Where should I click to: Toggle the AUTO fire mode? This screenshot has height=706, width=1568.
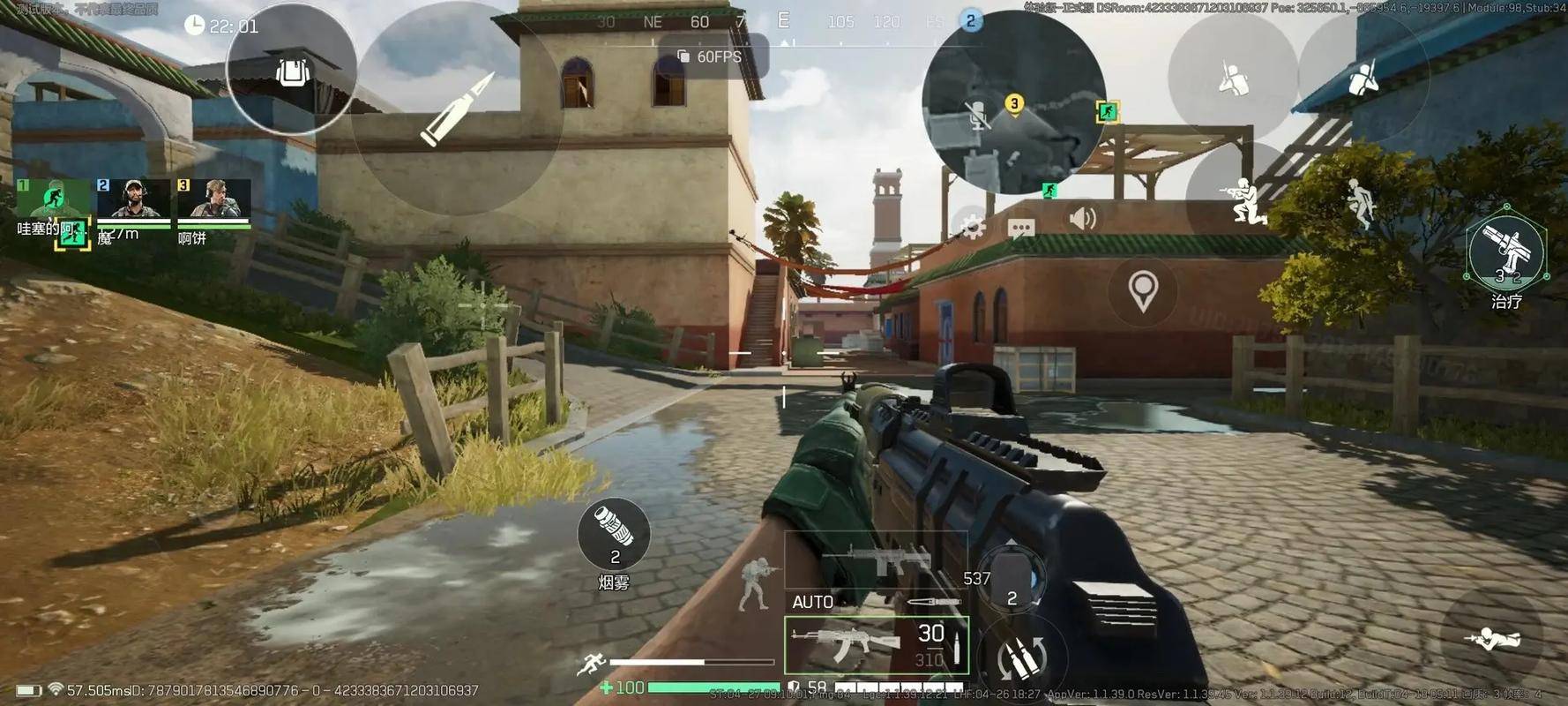[812, 602]
